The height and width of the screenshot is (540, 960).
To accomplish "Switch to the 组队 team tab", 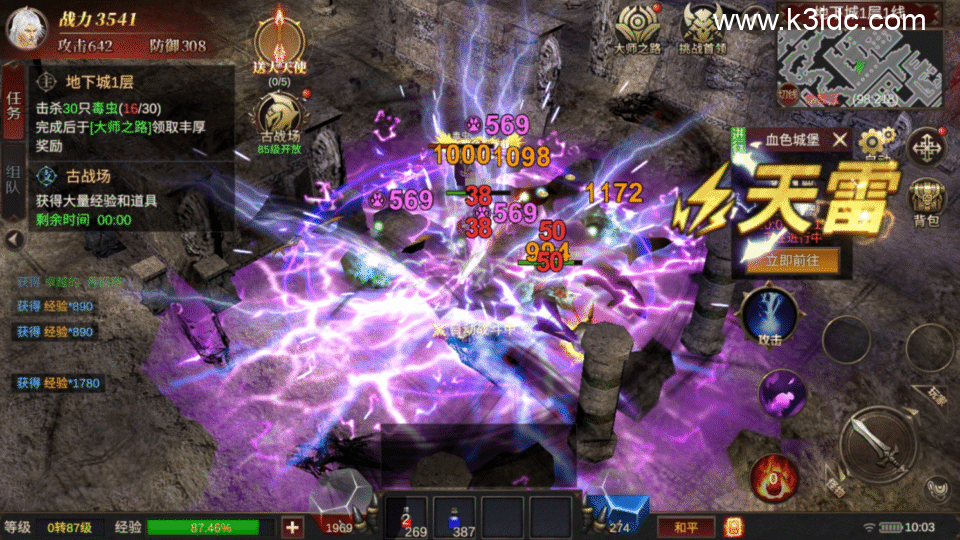I will pyautogui.click(x=14, y=182).
